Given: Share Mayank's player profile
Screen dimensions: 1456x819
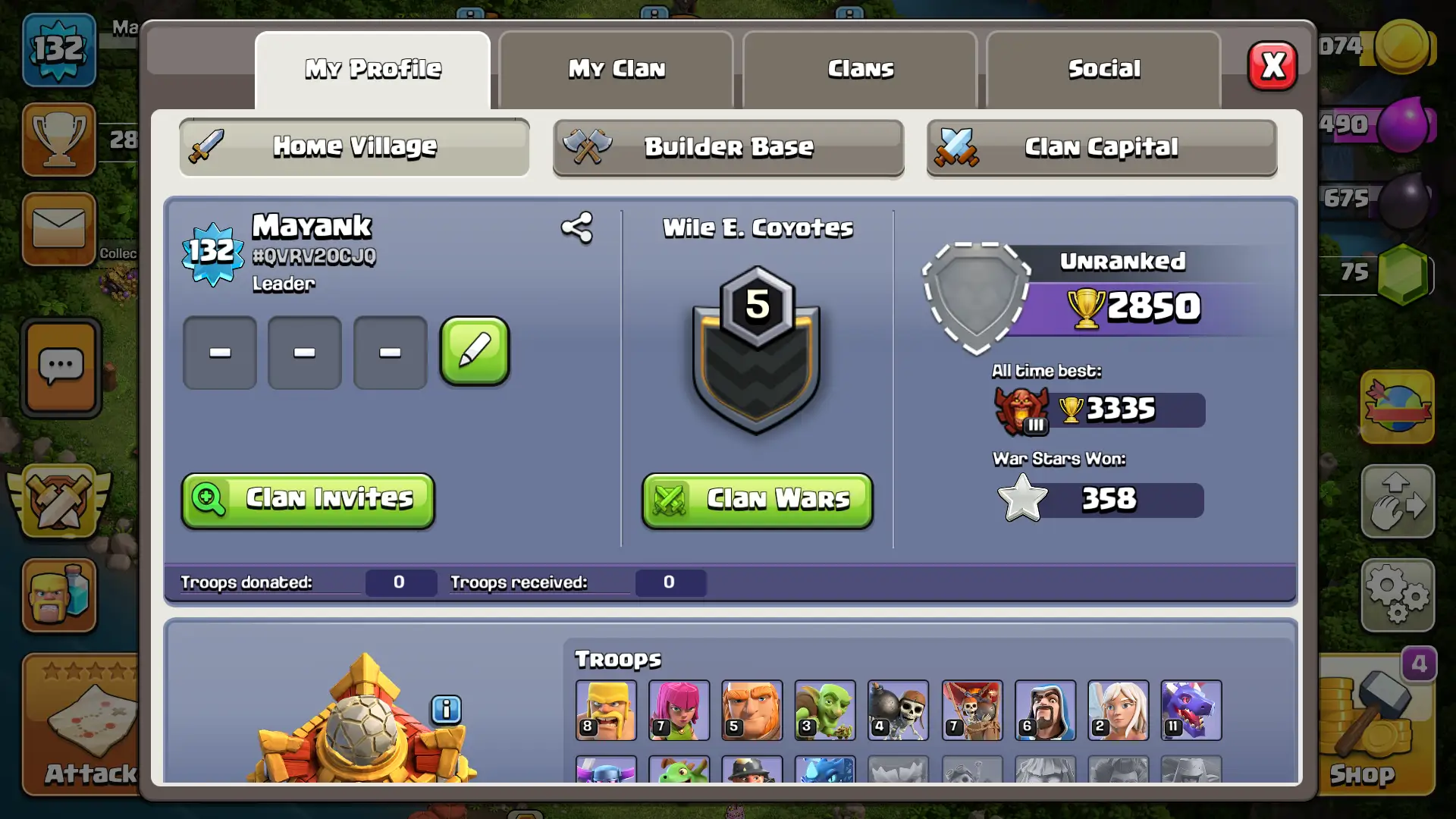Looking at the screenshot, I should click(576, 227).
